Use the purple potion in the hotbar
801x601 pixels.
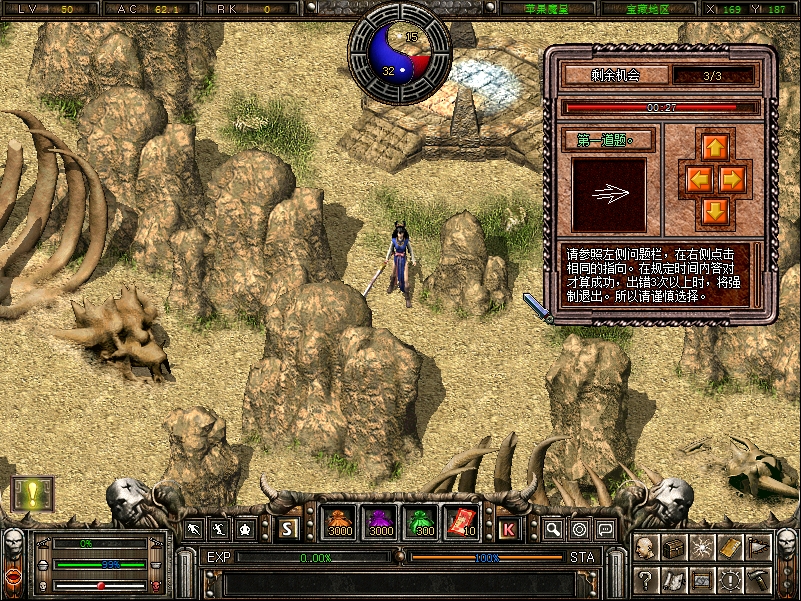pos(380,524)
